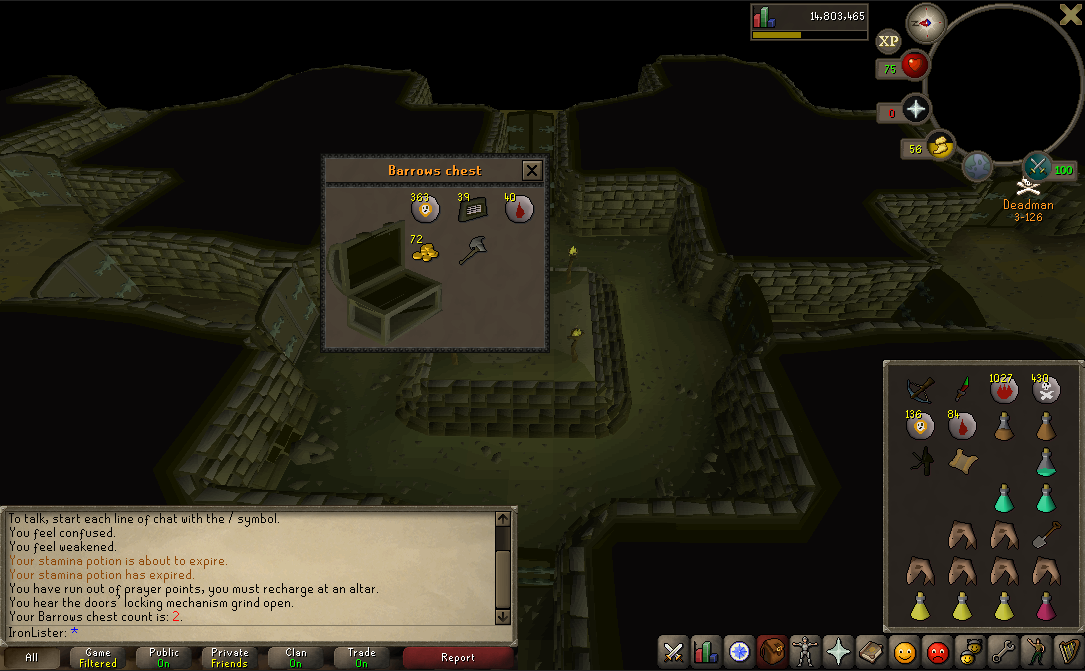This screenshot has width=1085, height=671.
Task: Take the axe reward in the chest
Action: coord(472,251)
